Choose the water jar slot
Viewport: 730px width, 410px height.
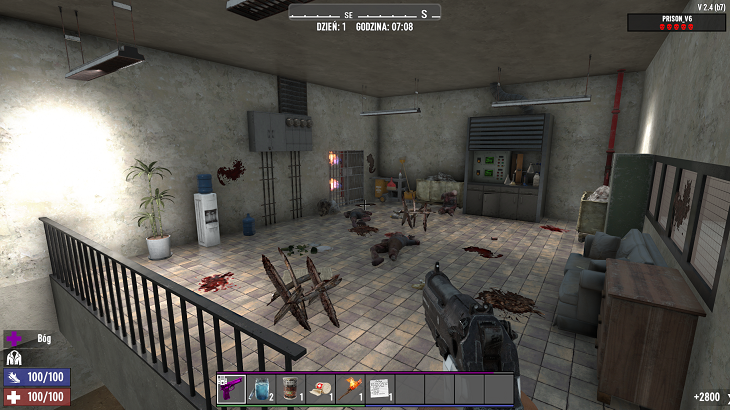coord(261,388)
